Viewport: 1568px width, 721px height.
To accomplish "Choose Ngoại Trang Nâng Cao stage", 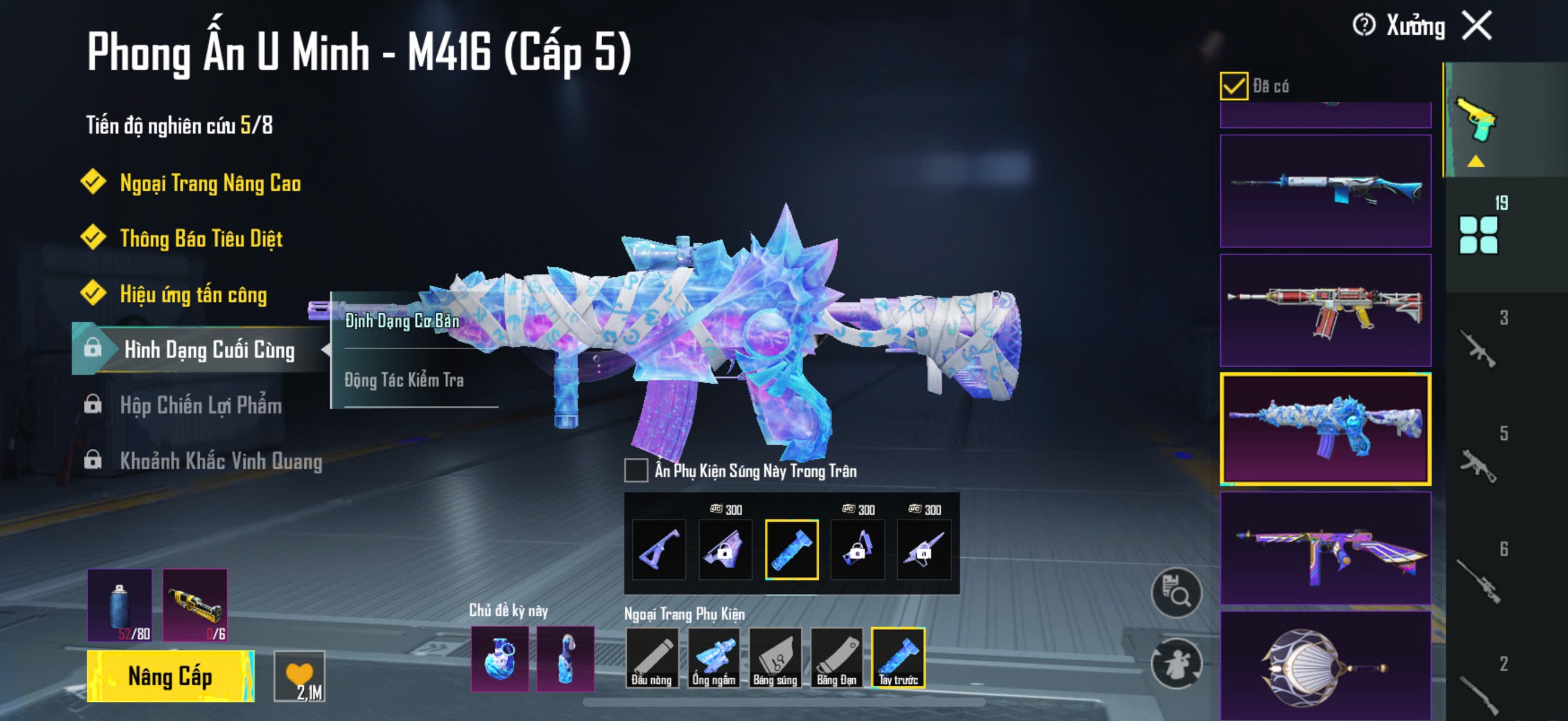I will tap(210, 183).
